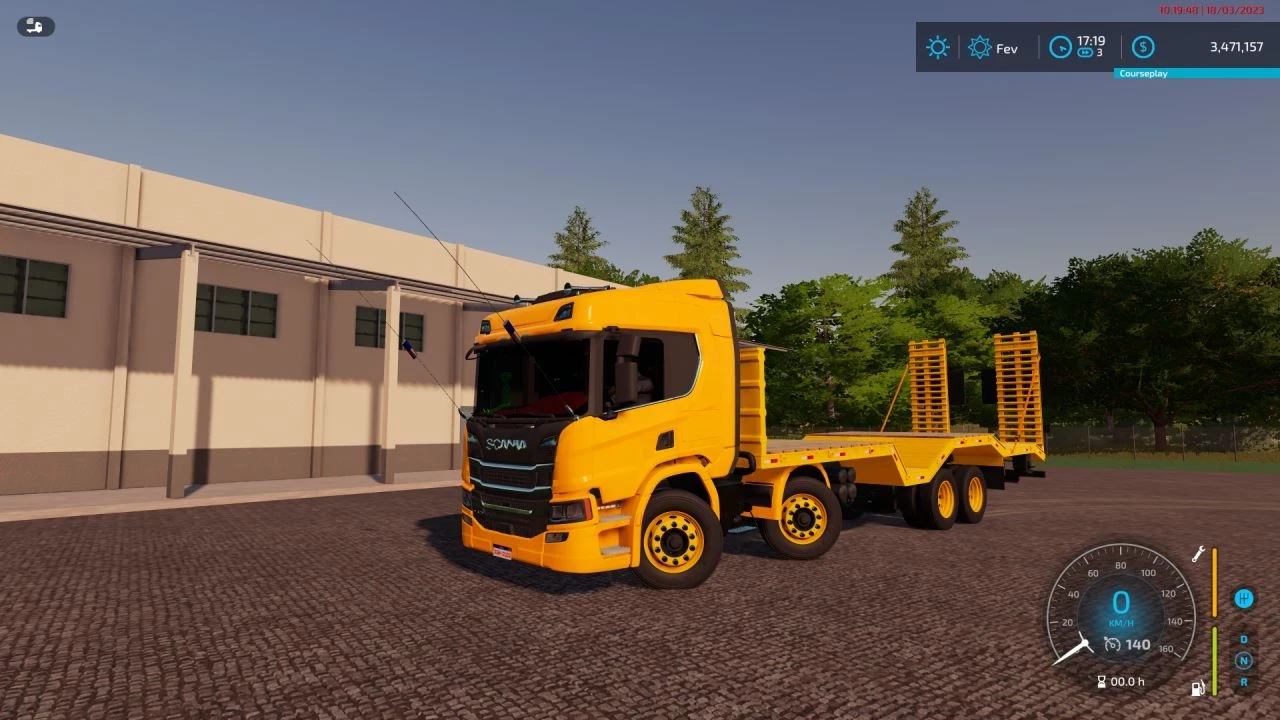Click the fuel pump icon on the dashboard
Screen dimensions: 1280x720
[x=1197, y=687]
